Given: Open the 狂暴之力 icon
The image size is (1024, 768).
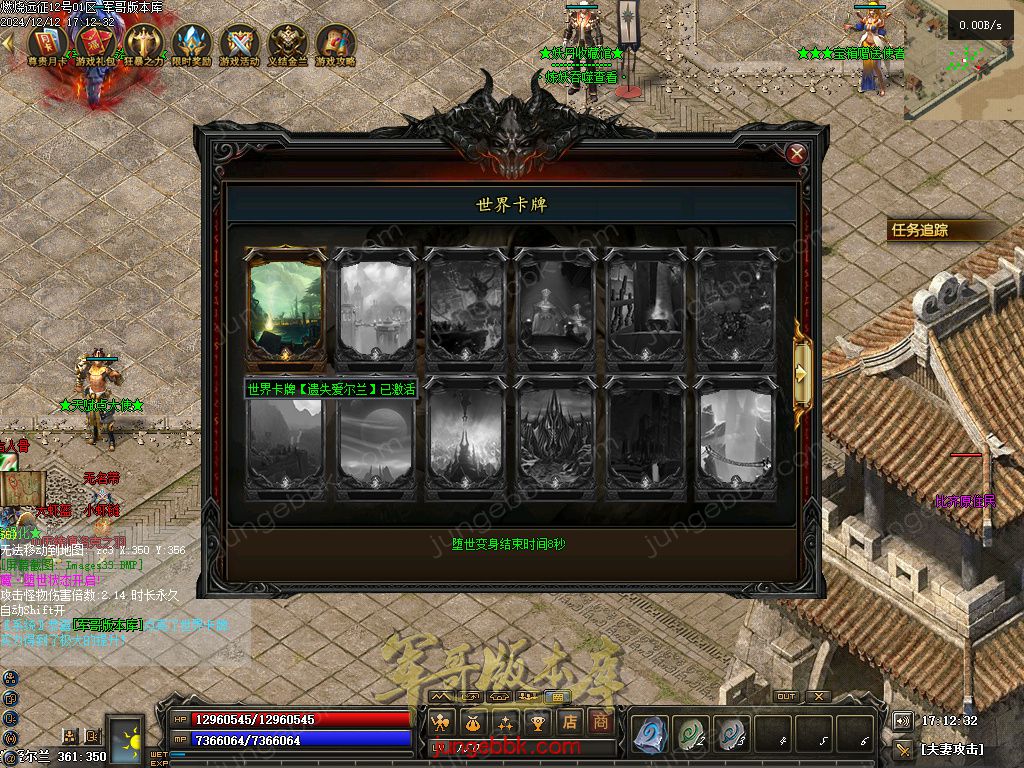Looking at the screenshot, I should [x=143, y=44].
